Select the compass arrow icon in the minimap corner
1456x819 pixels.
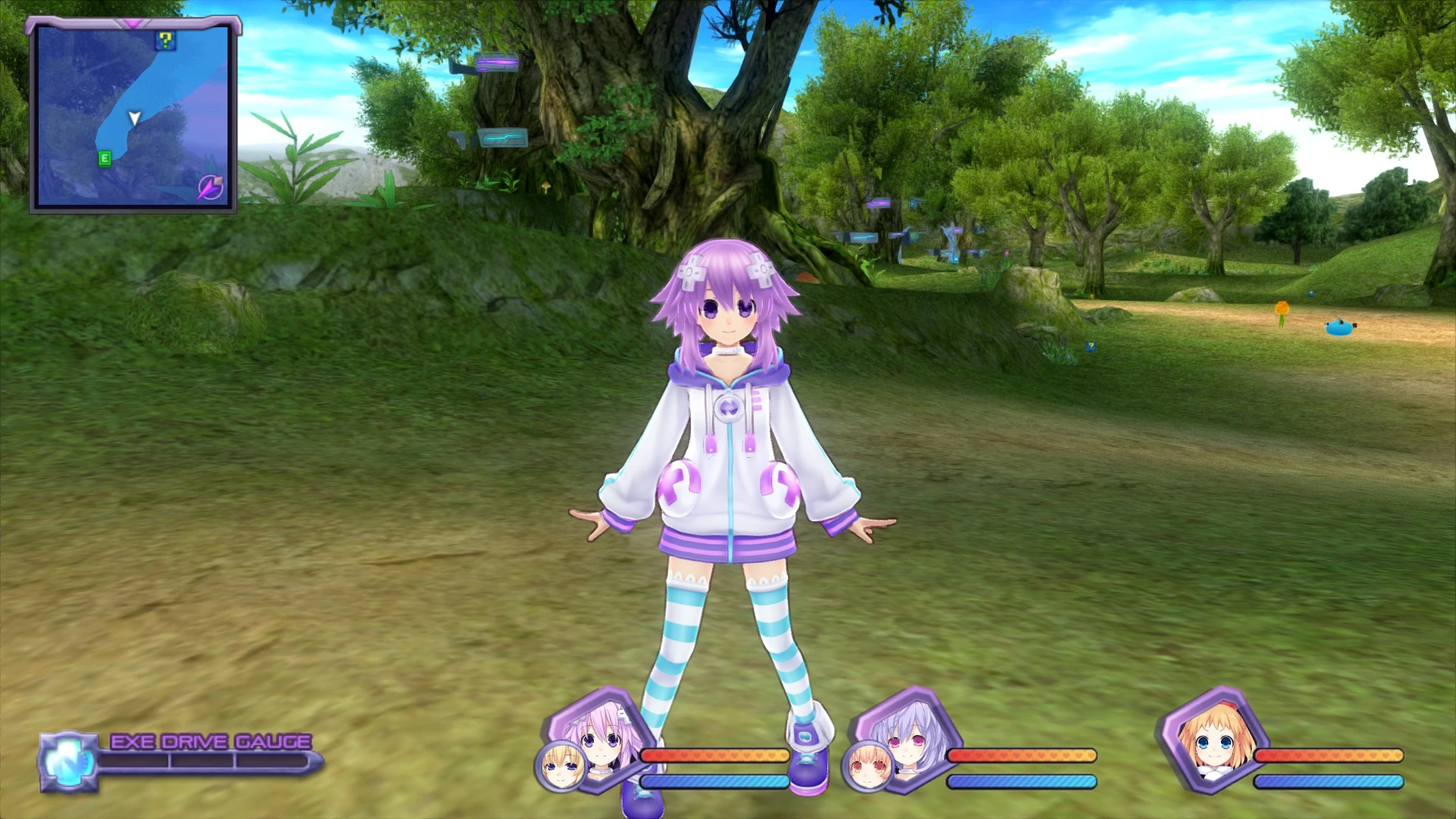(210, 189)
